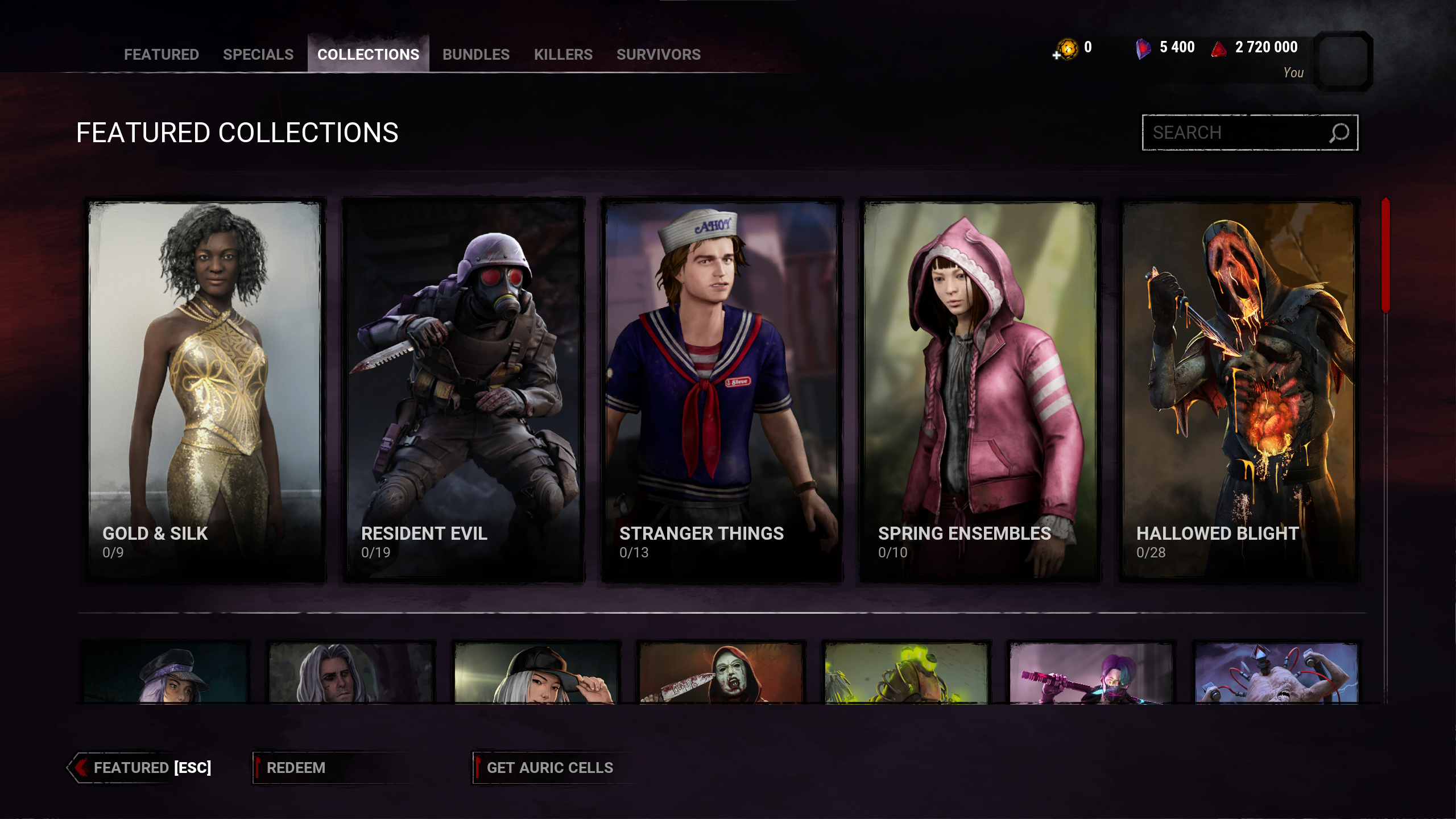Click the red collections scrollbar handle
Screen dimensions: 1456x819
(1385, 255)
